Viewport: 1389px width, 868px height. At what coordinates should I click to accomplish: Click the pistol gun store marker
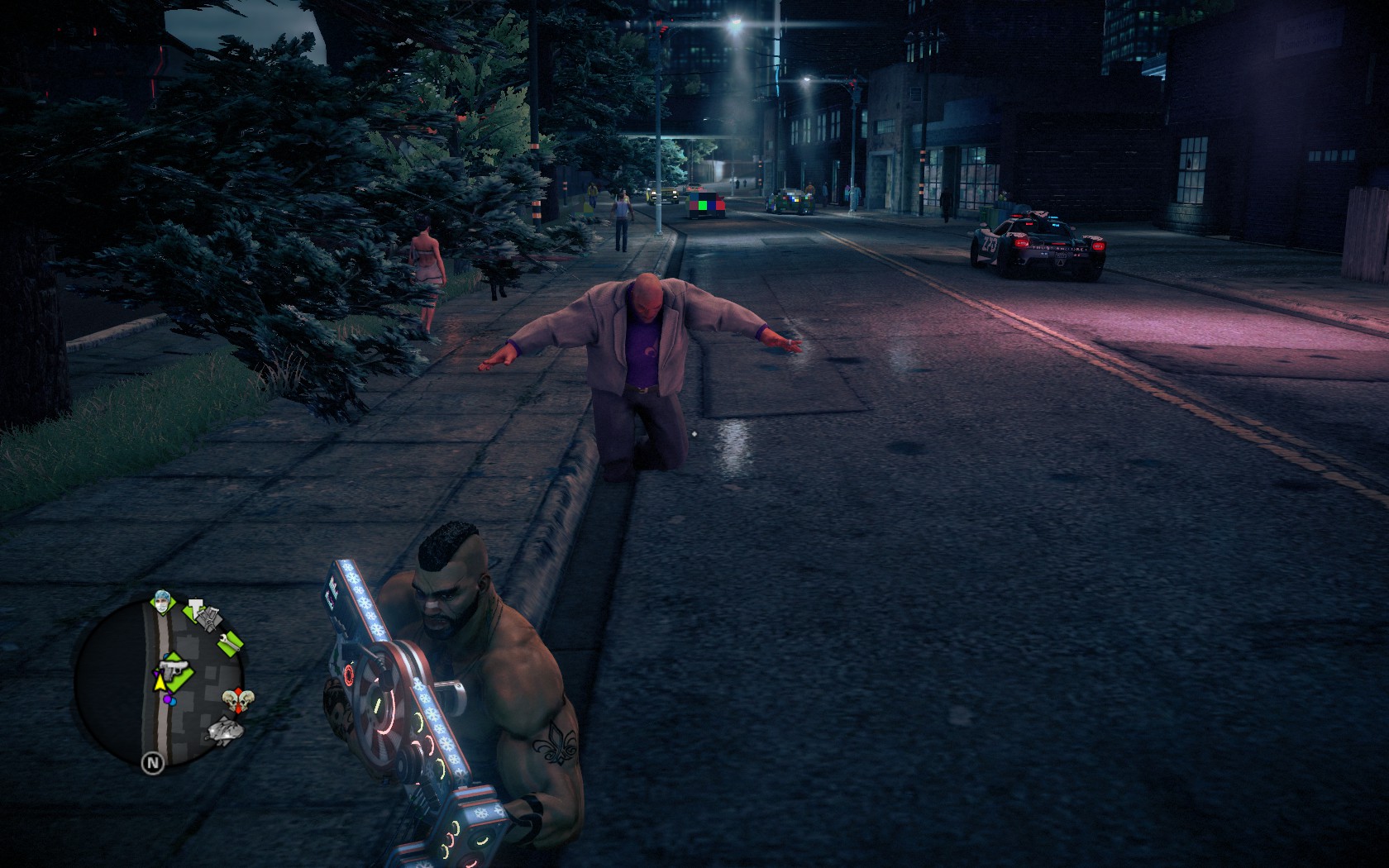pos(174,669)
